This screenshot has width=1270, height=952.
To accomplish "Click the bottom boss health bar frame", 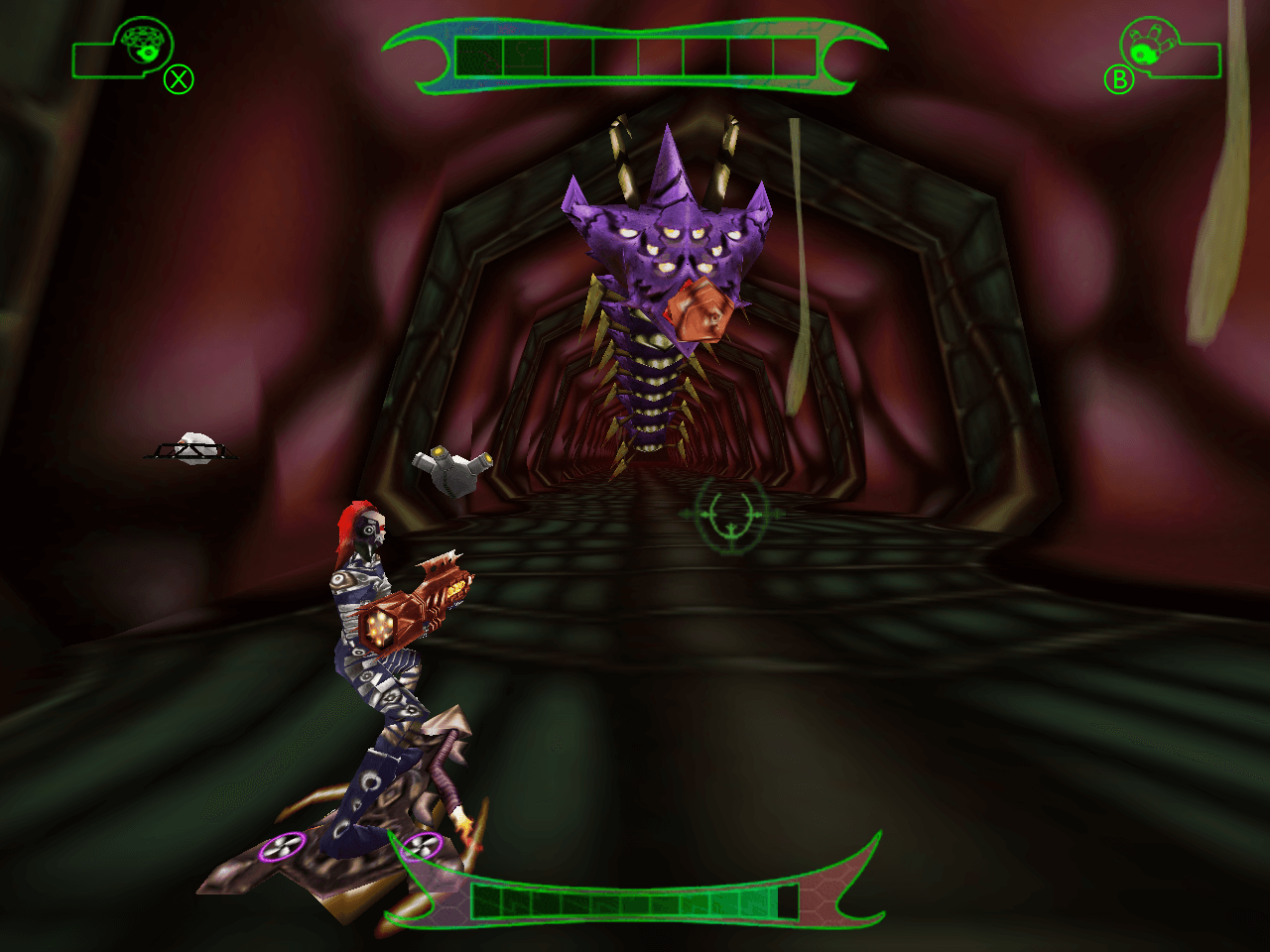I will (635, 892).
